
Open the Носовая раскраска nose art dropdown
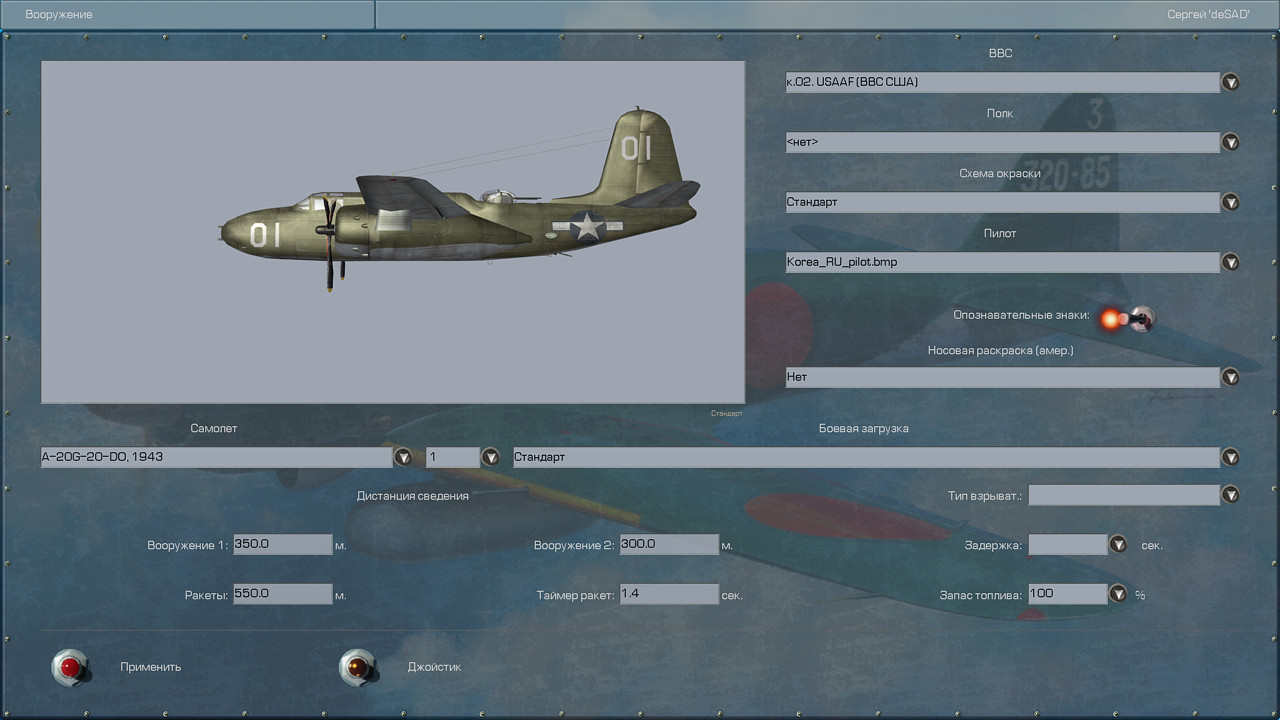coord(1230,377)
